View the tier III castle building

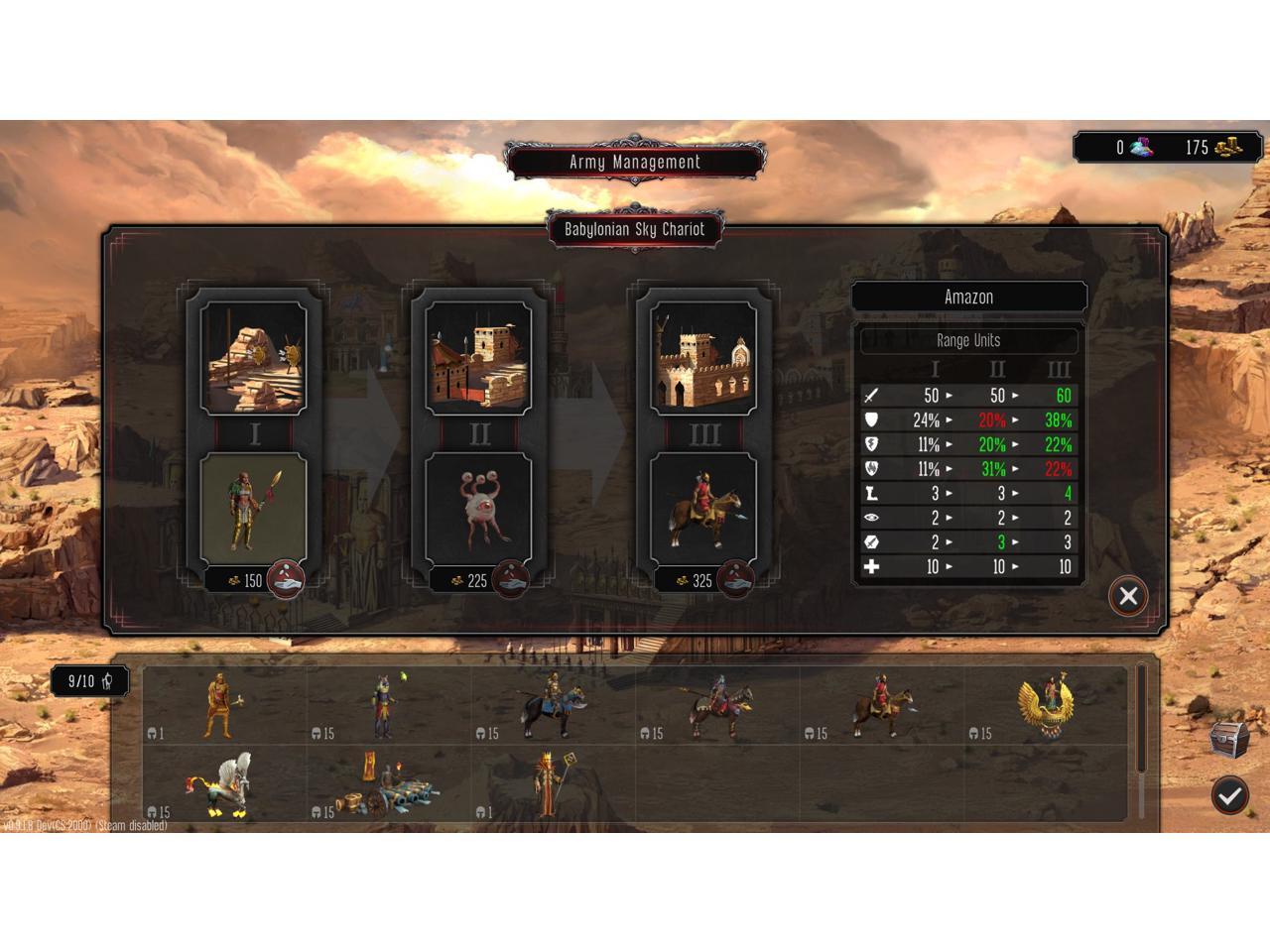pos(703,358)
